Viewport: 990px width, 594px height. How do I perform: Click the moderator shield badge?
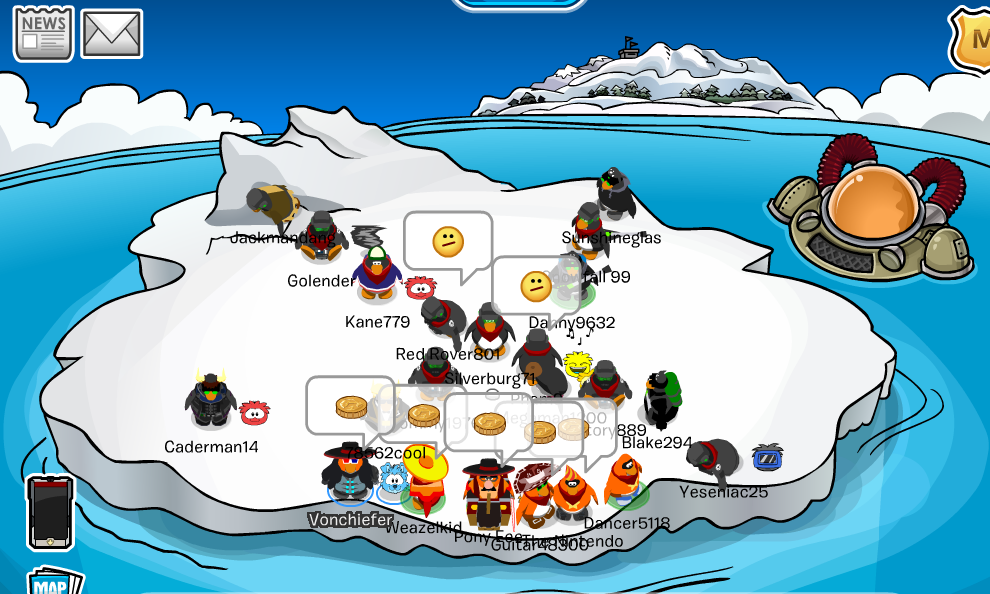point(972,40)
